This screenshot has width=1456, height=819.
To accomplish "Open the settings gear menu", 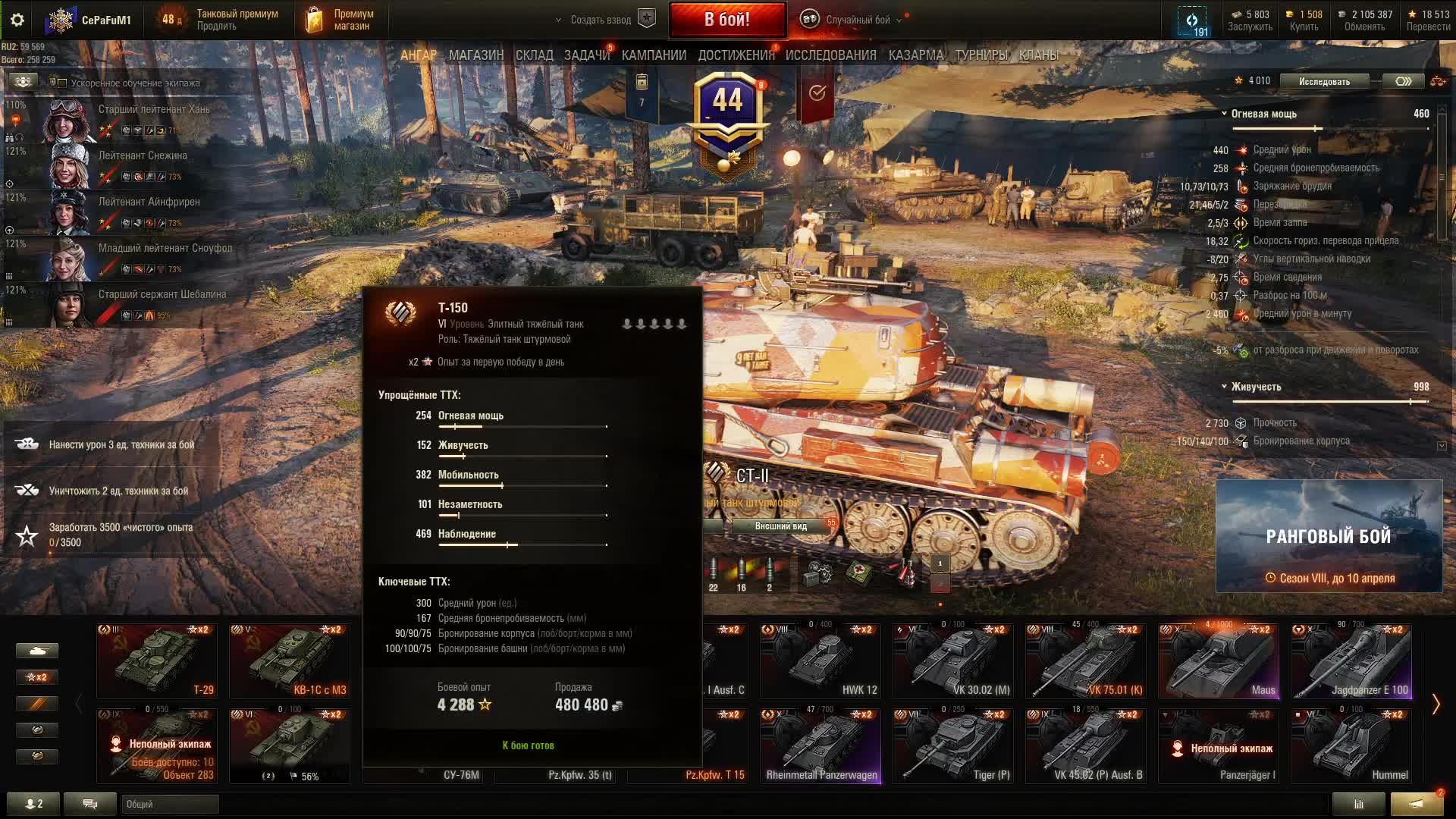I will 17,20.
